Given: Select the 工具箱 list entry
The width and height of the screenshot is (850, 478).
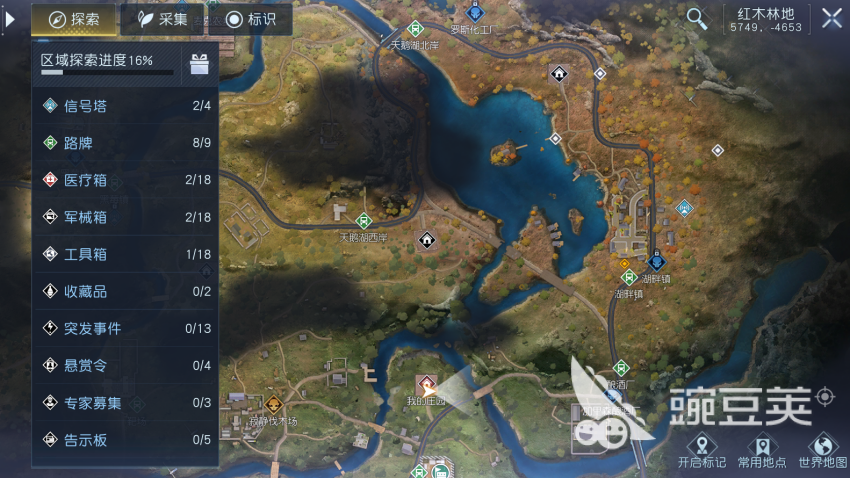Looking at the screenshot, I should point(125,254).
